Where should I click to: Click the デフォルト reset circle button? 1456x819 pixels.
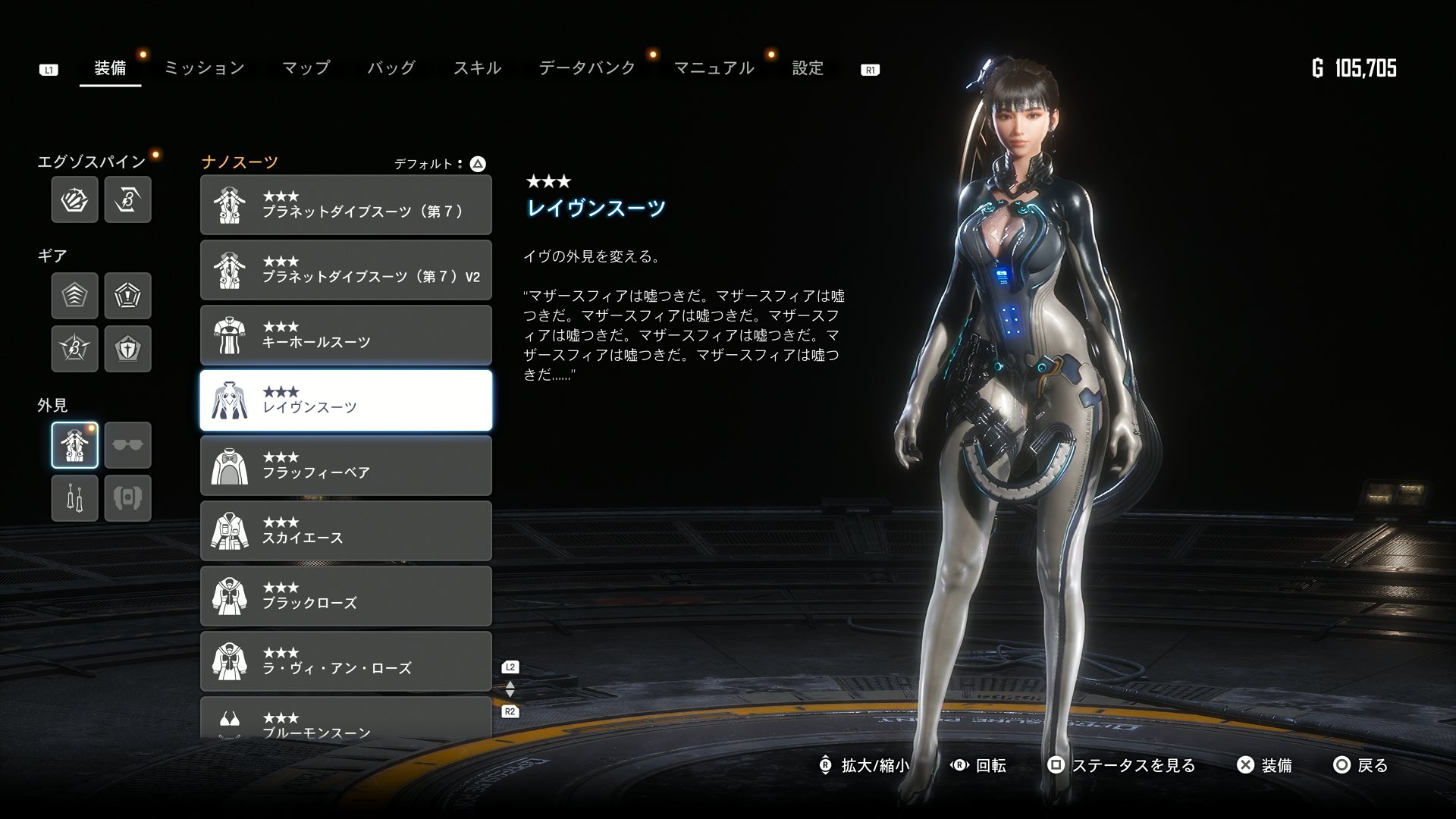coord(476,162)
